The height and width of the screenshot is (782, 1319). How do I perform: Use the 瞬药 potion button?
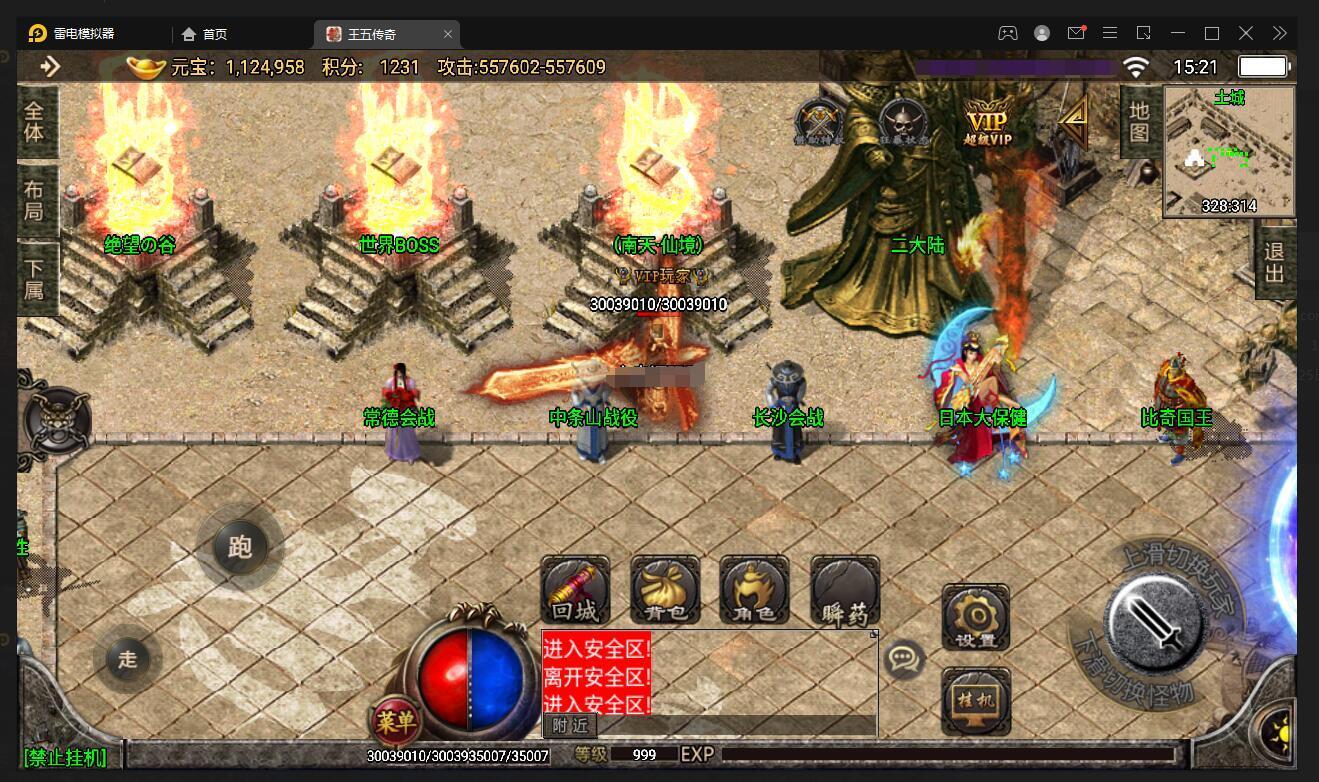(x=845, y=590)
